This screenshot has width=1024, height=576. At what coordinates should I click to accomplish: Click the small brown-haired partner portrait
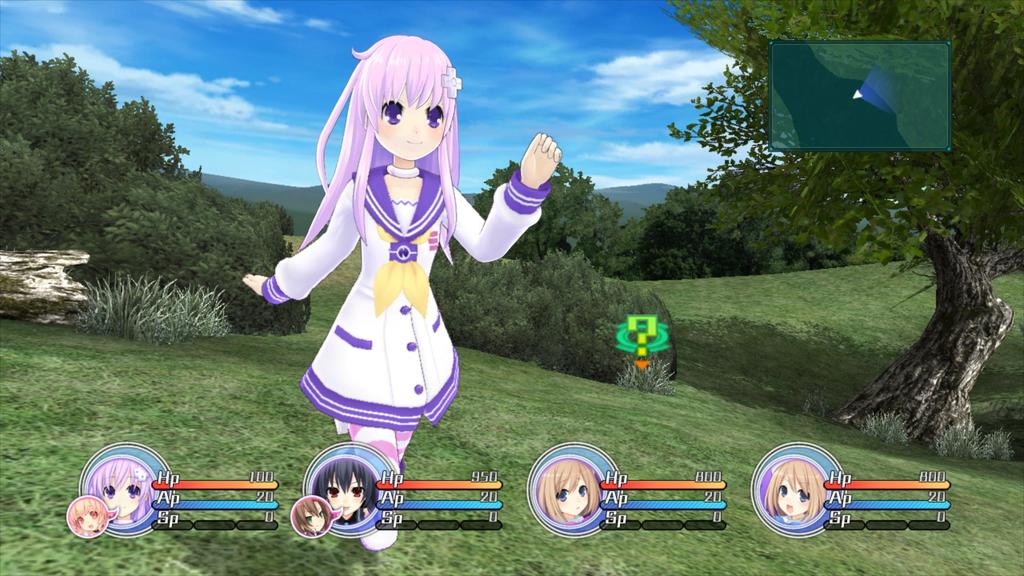click(309, 516)
